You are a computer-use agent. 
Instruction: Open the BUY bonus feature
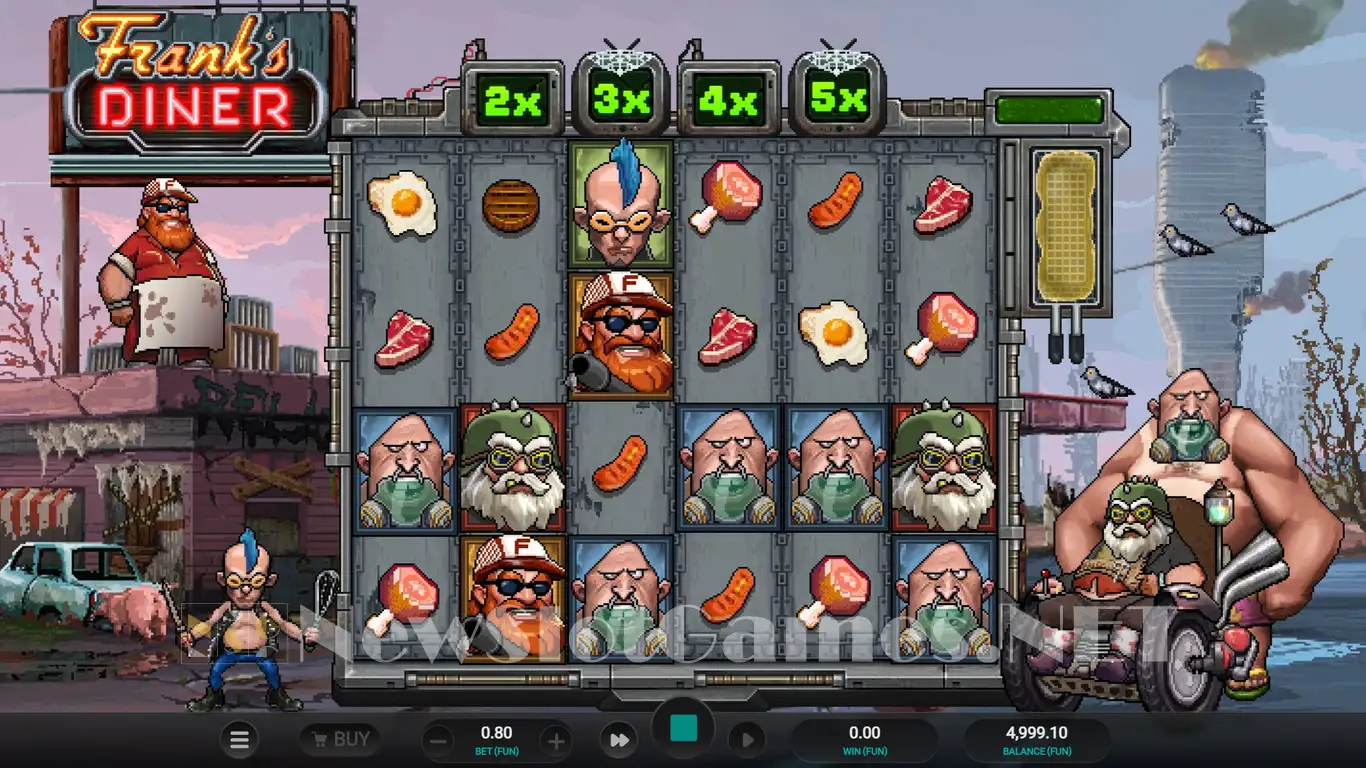pos(340,740)
